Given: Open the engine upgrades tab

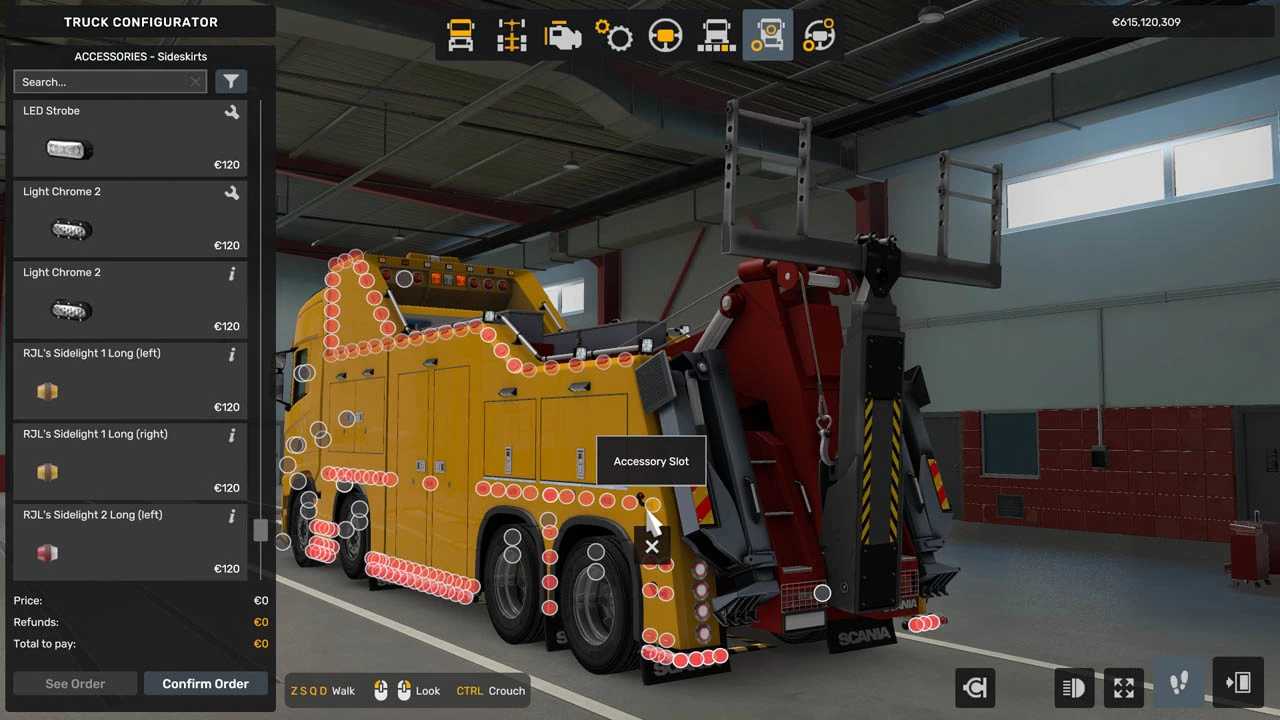Looking at the screenshot, I should 563,36.
